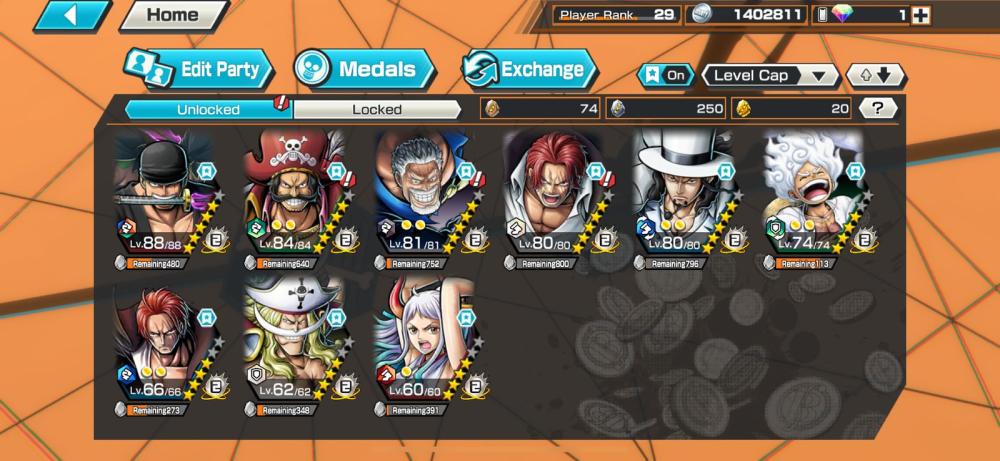
Task: Open the Exchange screen
Action: tap(529, 69)
